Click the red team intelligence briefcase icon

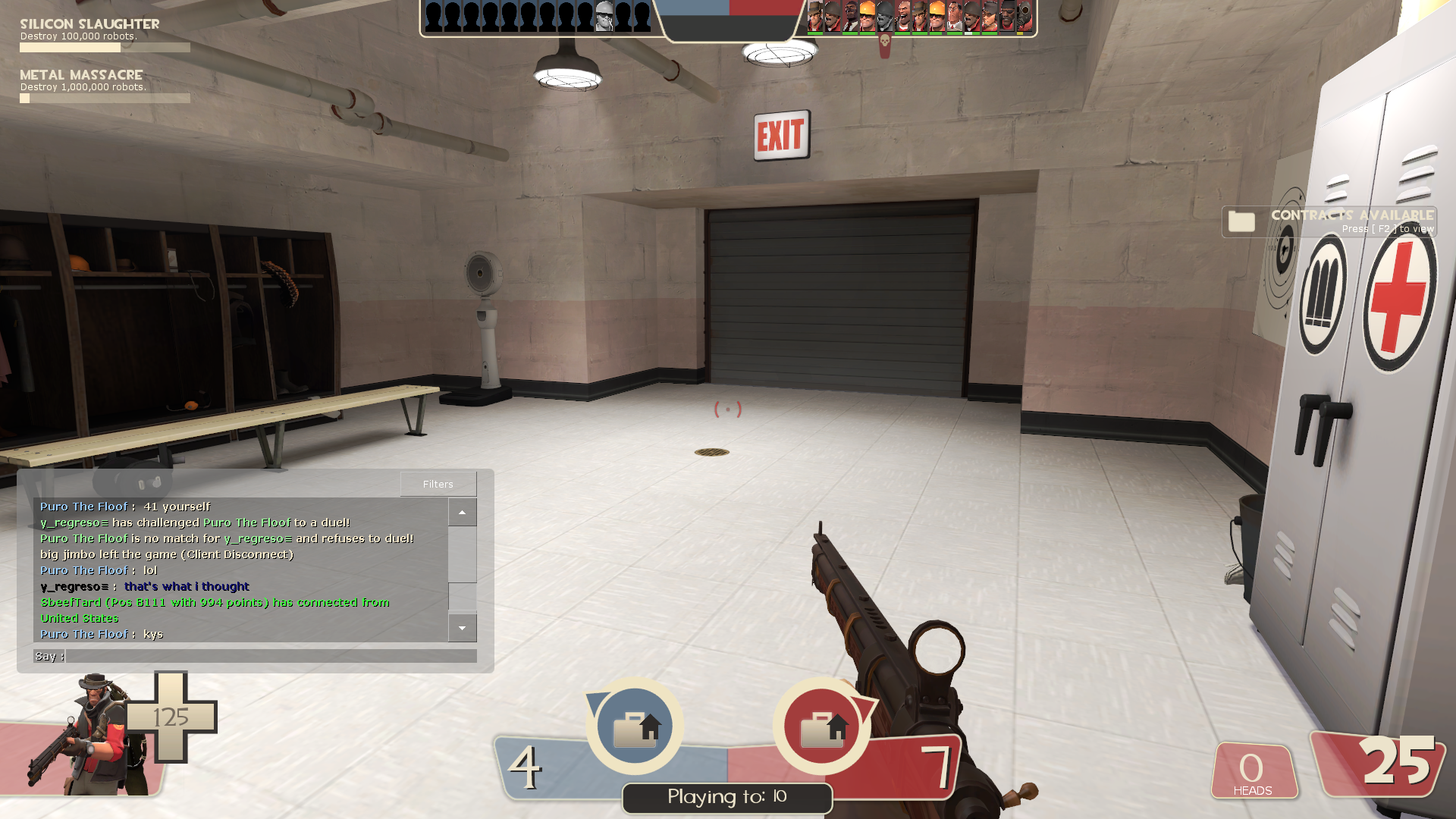click(822, 726)
